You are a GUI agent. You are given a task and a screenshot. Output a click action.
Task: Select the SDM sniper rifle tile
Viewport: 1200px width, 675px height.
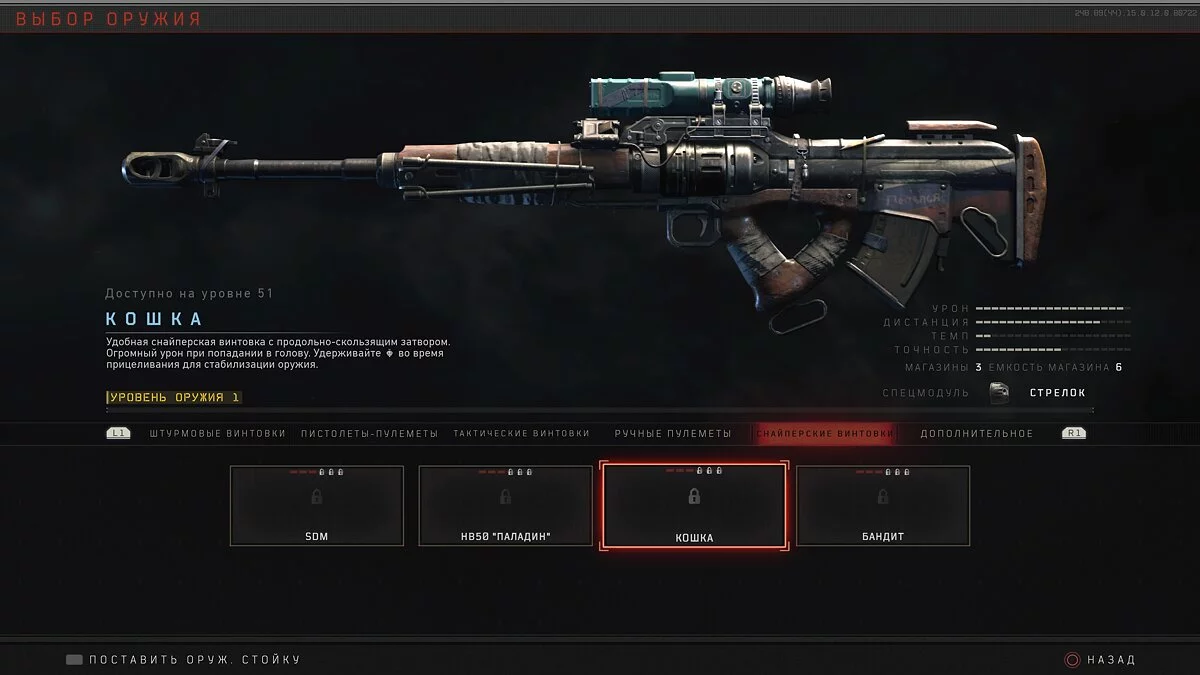pos(317,505)
